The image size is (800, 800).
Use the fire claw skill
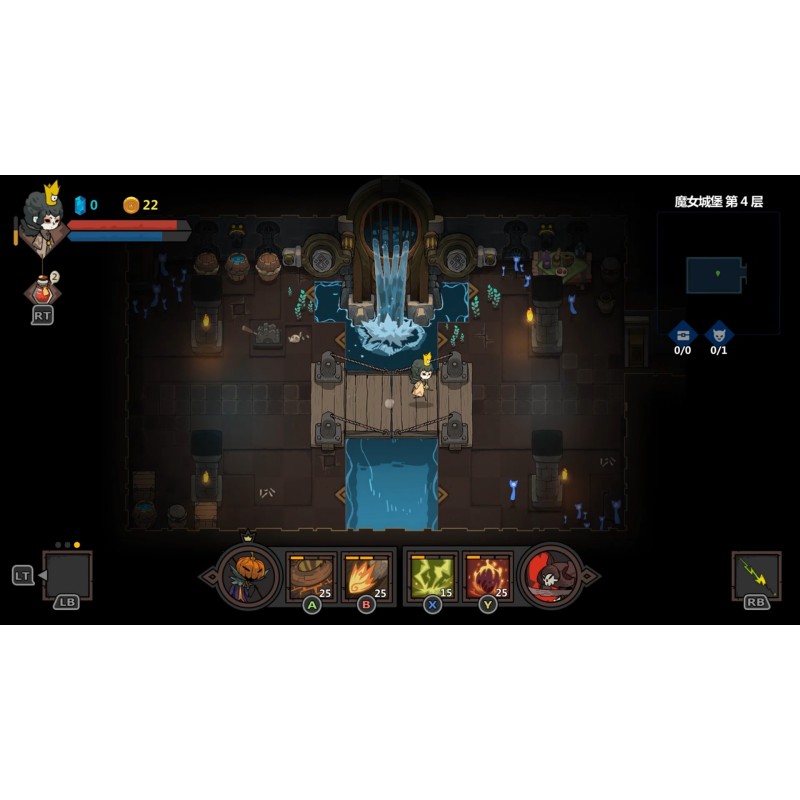click(x=365, y=576)
